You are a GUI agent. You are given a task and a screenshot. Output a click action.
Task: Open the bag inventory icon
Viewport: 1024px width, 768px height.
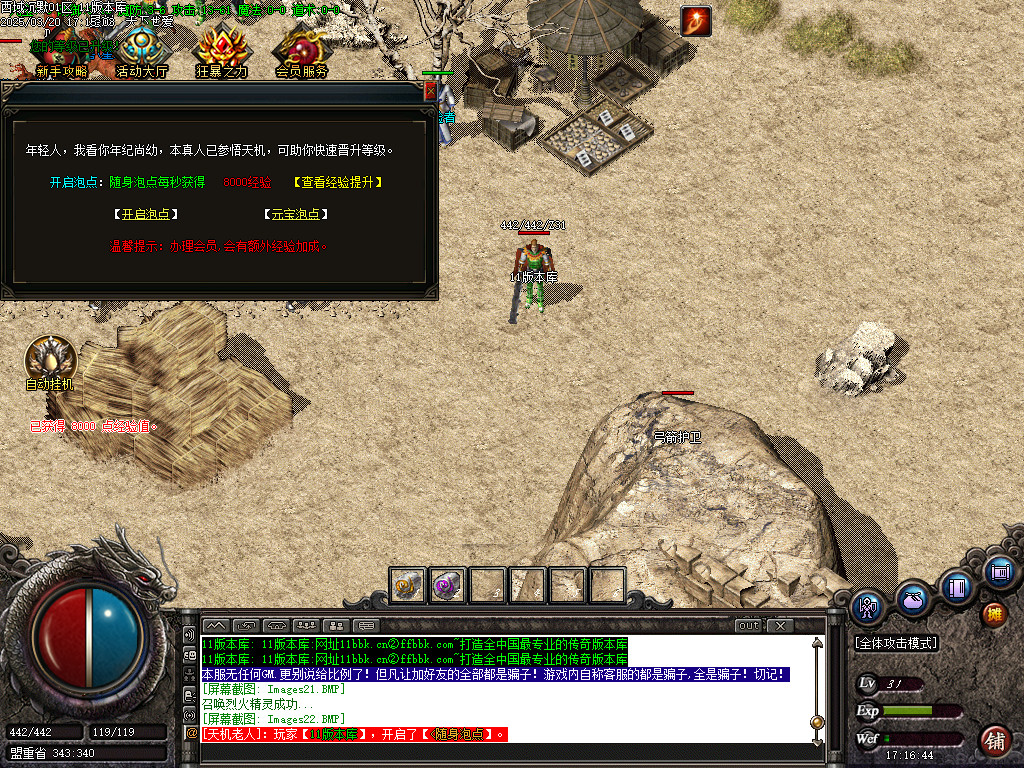click(x=912, y=599)
